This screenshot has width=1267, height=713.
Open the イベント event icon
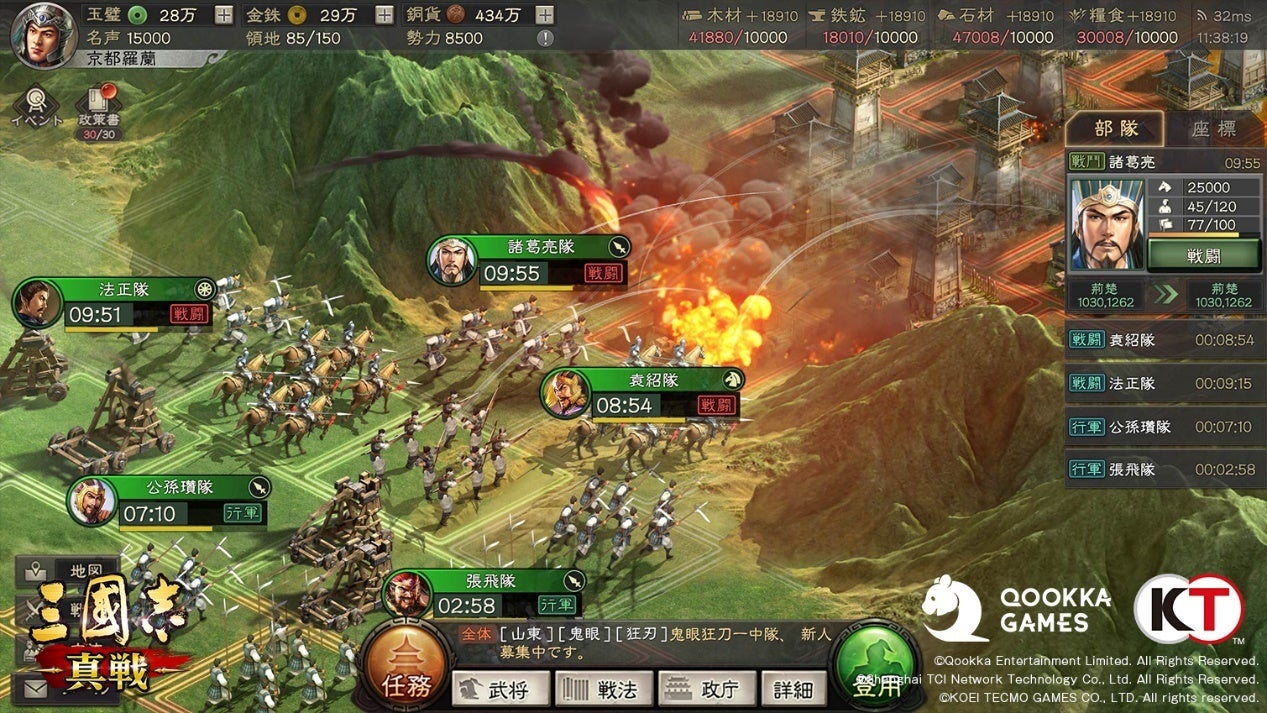(36, 107)
